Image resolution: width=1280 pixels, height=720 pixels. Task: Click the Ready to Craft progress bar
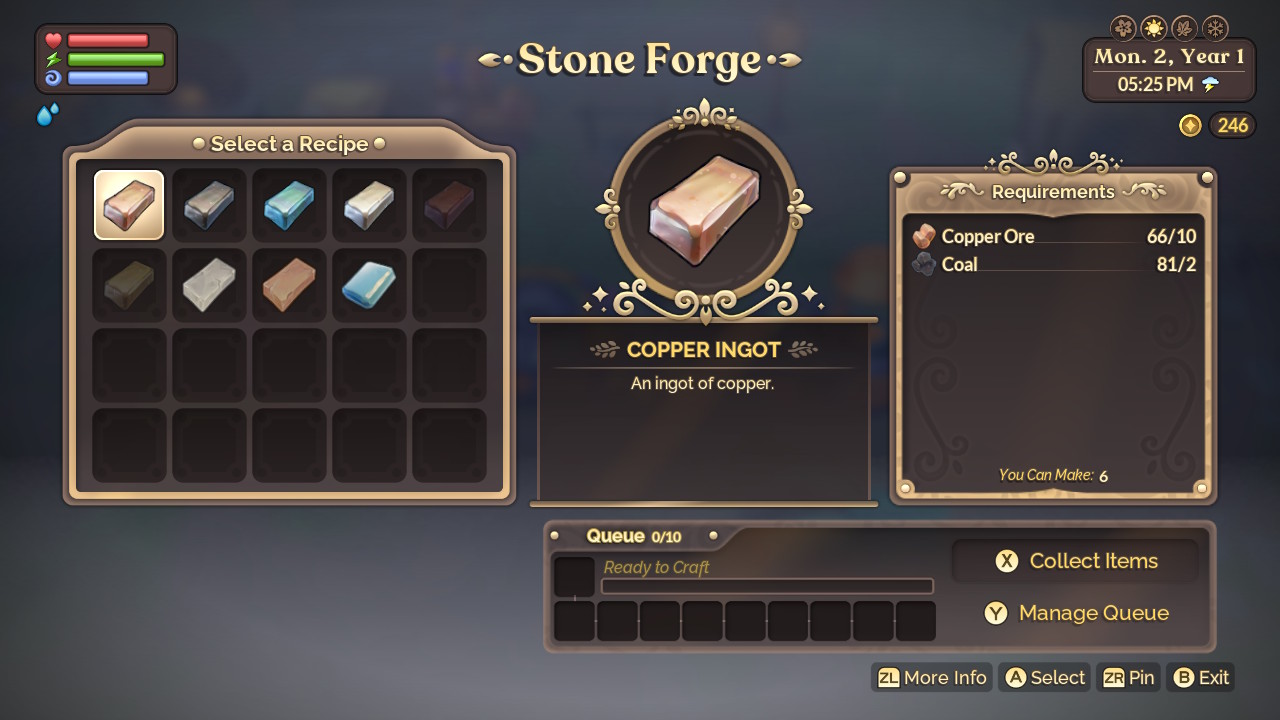[767, 586]
